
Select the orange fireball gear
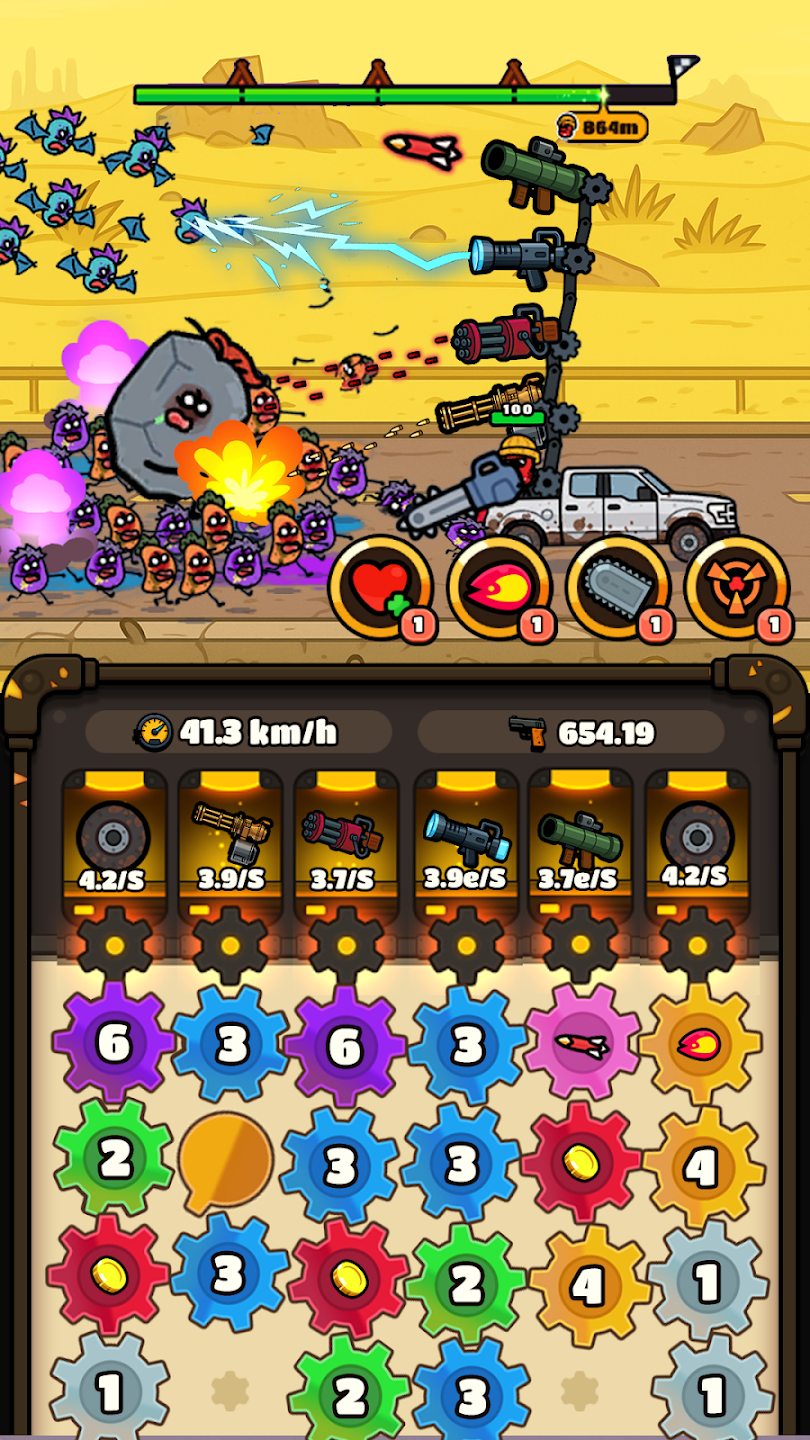coord(700,1043)
